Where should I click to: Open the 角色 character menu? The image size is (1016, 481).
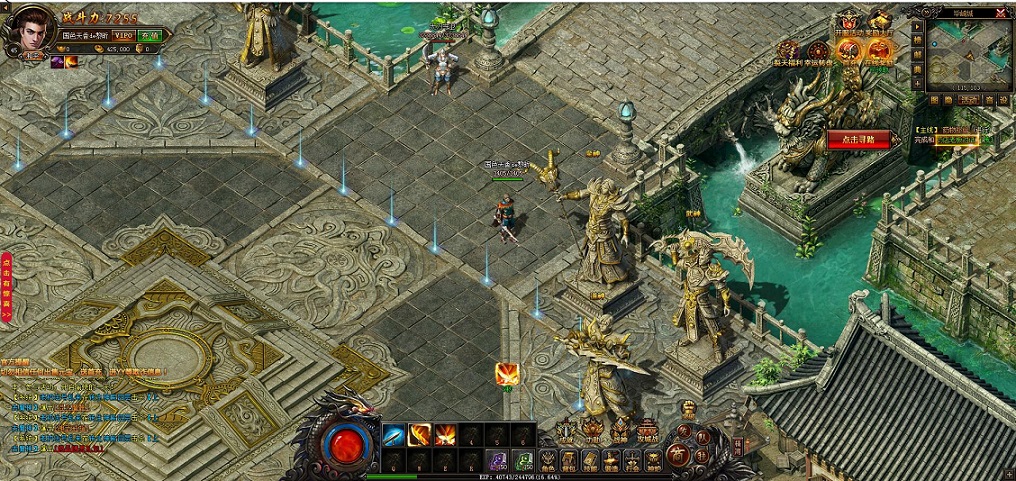tap(548, 461)
